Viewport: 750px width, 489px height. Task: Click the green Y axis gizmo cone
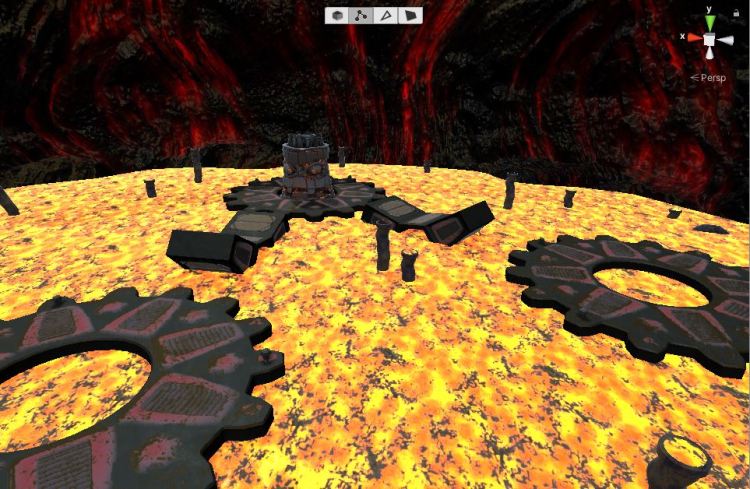[x=709, y=22]
